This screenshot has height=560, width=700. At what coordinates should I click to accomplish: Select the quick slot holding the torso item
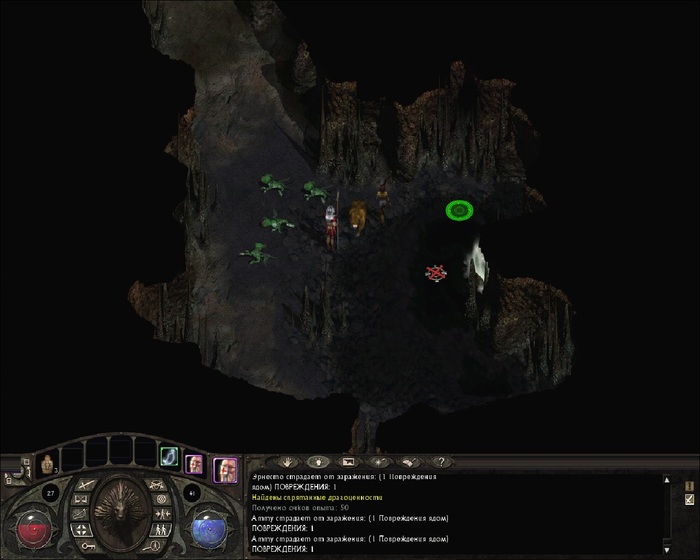tap(45, 463)
